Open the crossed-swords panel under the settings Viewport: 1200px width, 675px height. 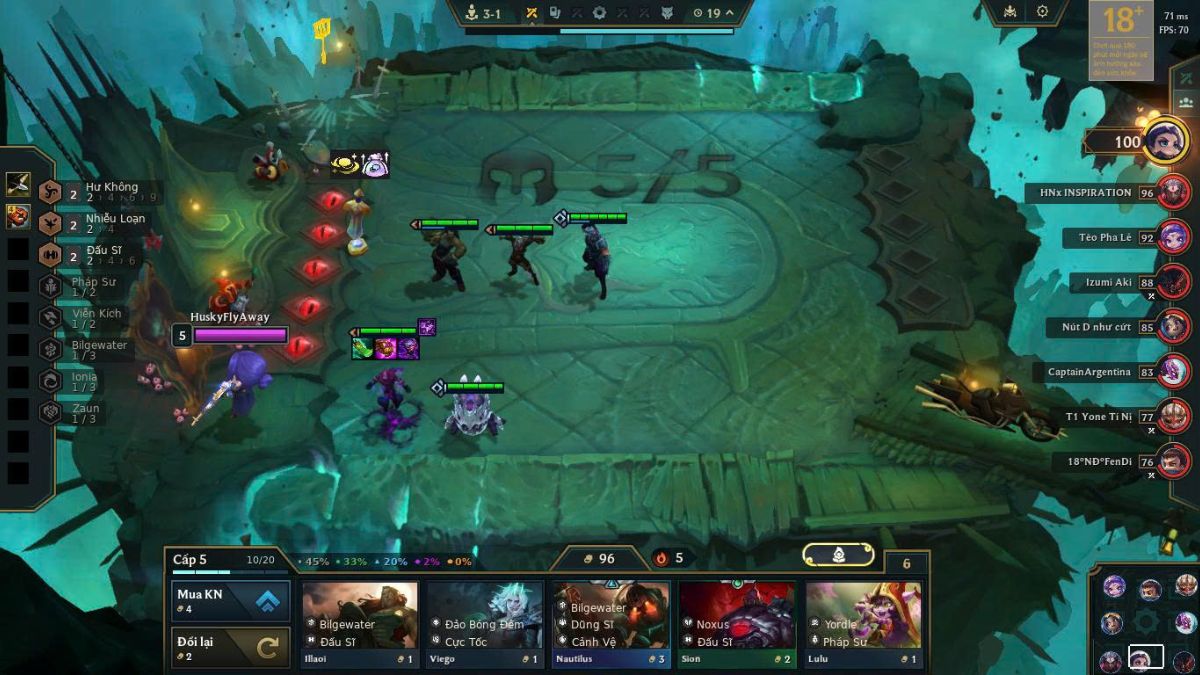pyautogui.click(x=1186, y=78)
